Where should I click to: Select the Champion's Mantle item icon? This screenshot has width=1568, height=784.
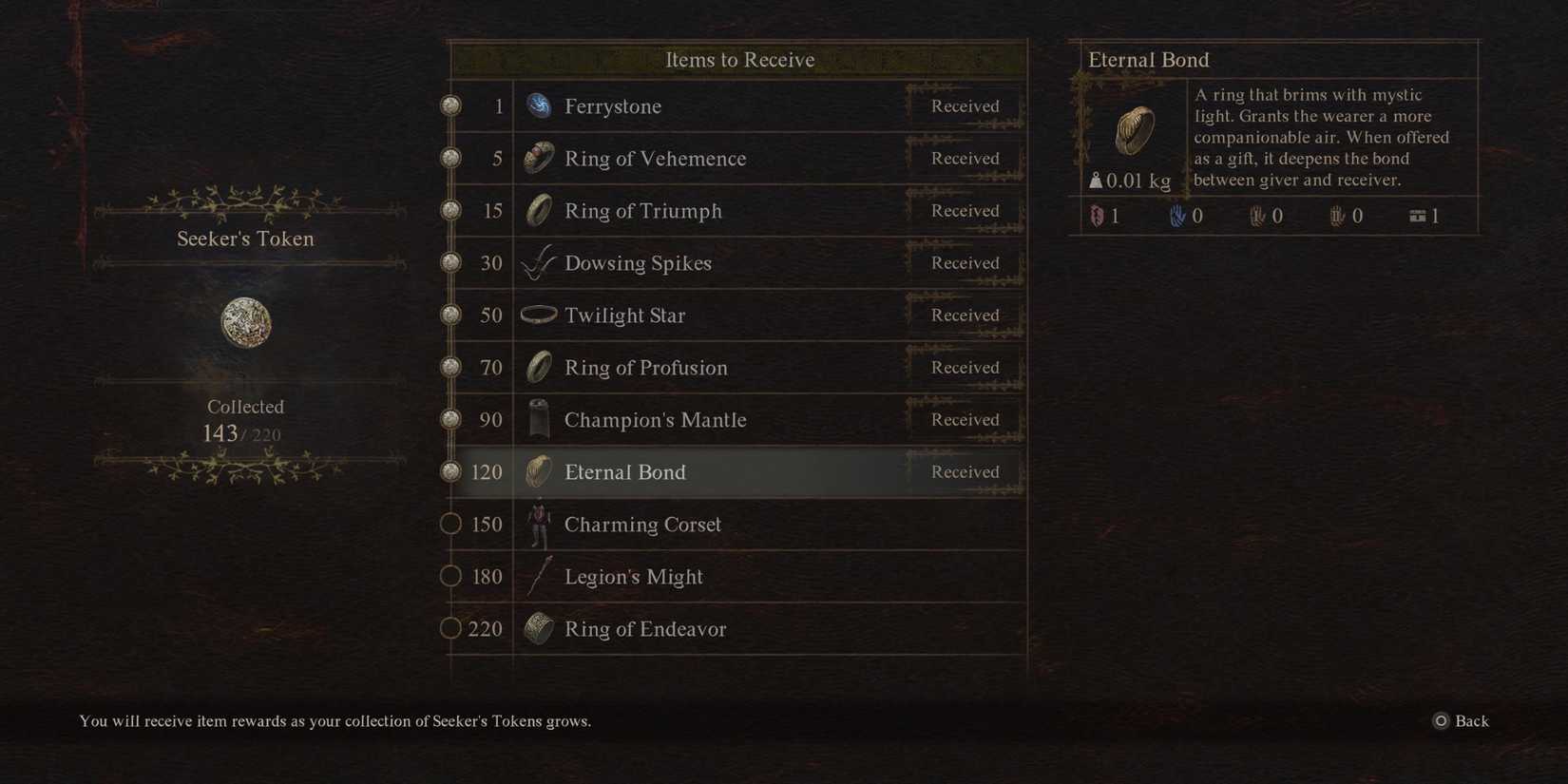(539, 419)
